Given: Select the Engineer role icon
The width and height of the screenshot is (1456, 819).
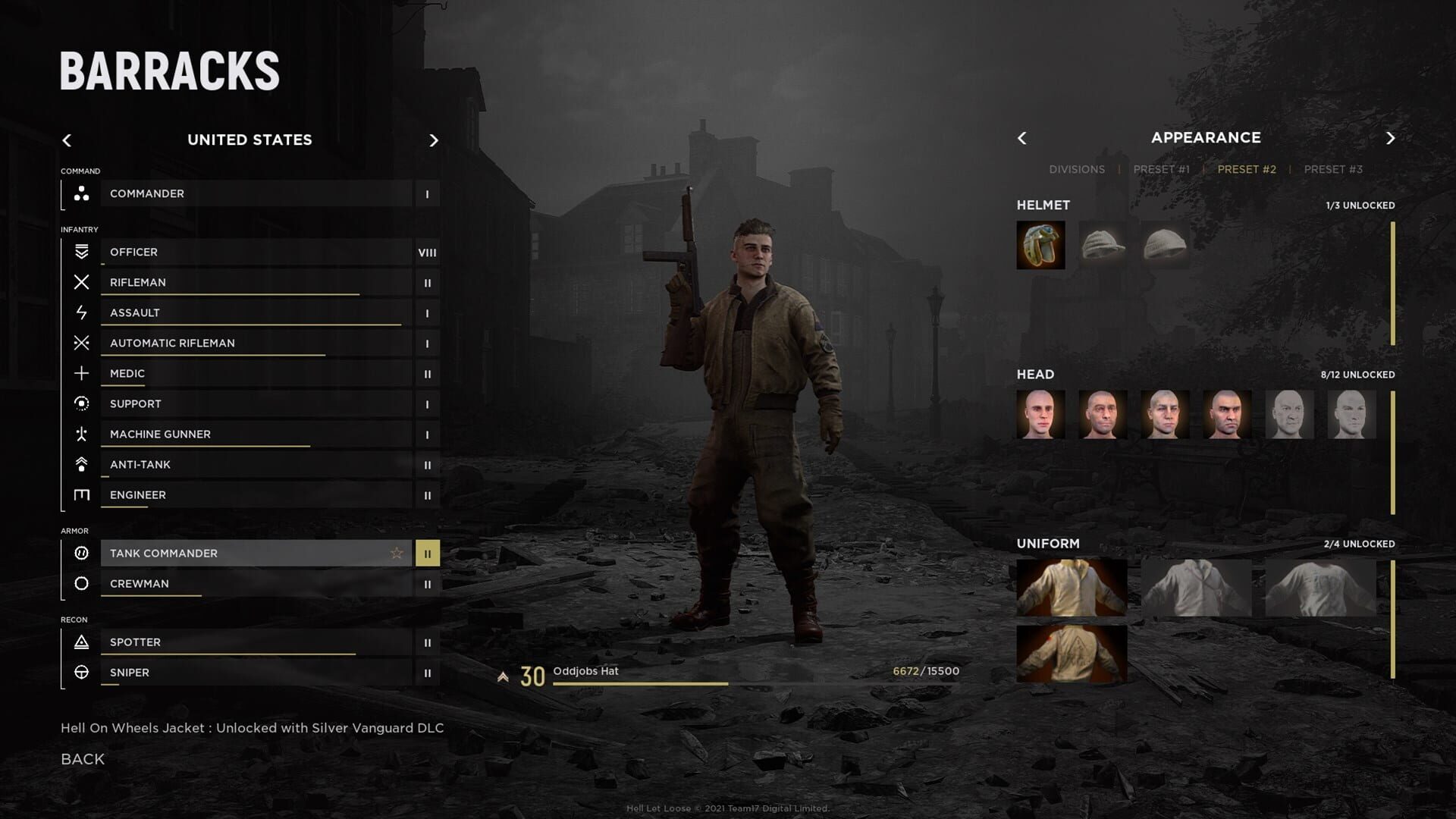Looking at the screenshot, I should pyautogui.click(x=80, y=494).
